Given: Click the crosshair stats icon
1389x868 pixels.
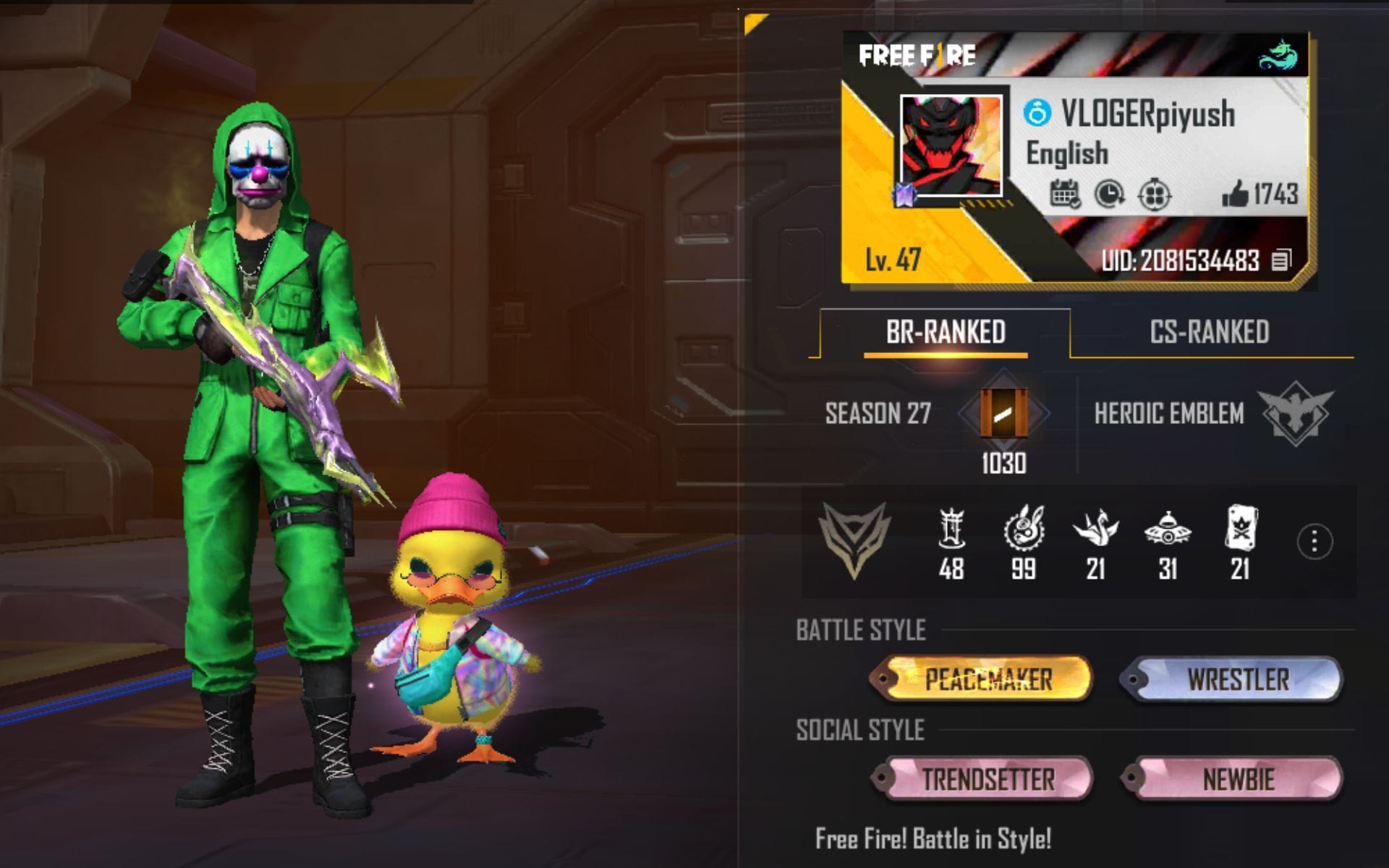Looking at the screenshot, I should pos(1155,192).
